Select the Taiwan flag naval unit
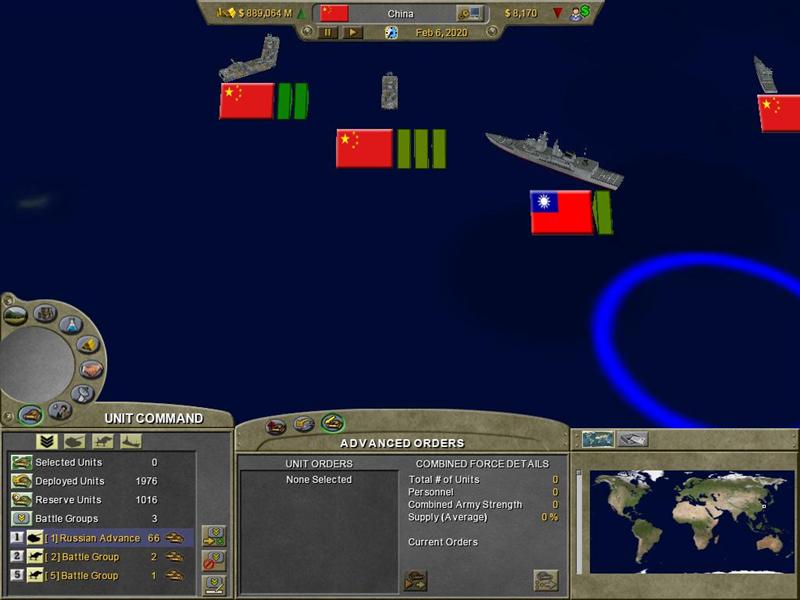The image size is (800, 600). coord(561,212)
